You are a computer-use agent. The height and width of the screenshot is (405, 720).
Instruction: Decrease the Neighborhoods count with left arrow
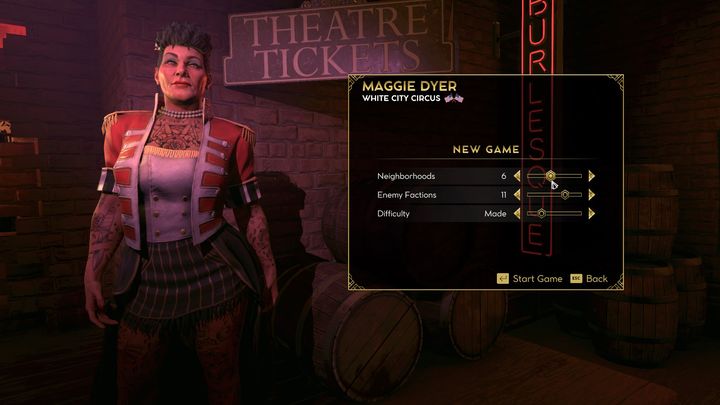coord(517,176)
